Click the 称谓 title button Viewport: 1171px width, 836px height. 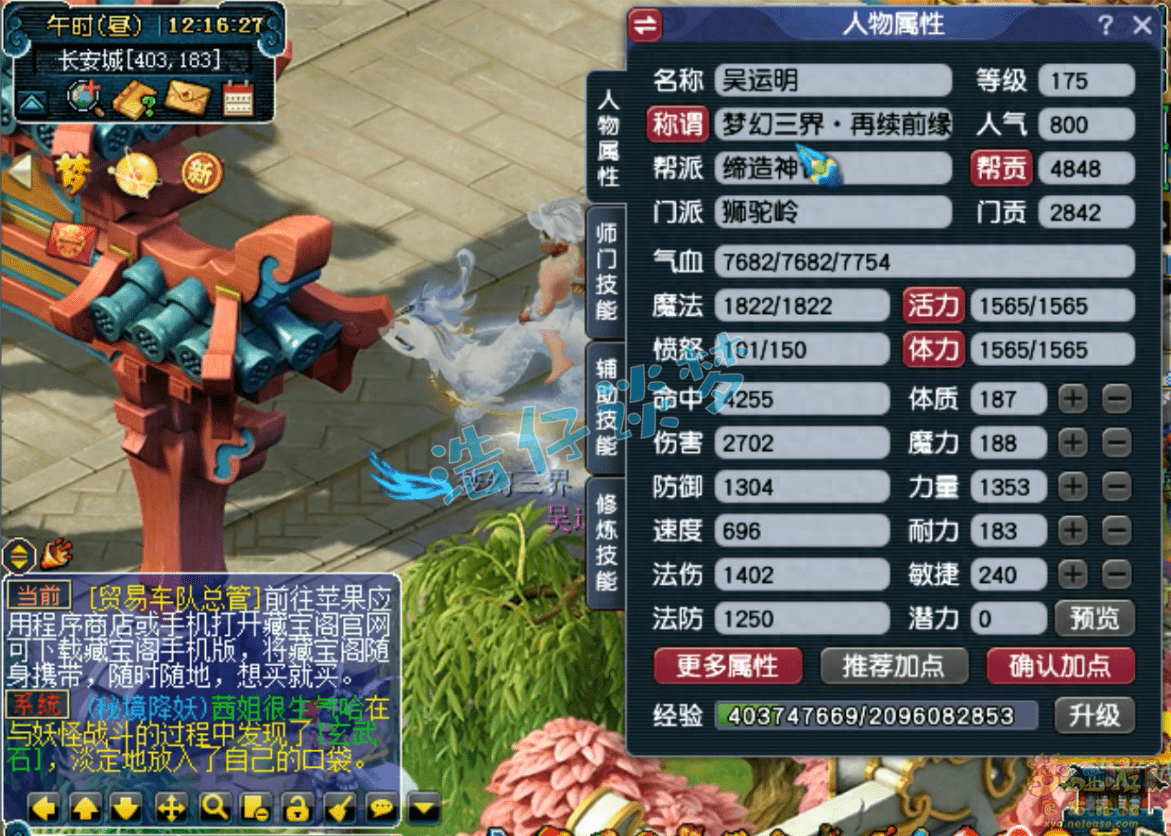coord(677,124)
